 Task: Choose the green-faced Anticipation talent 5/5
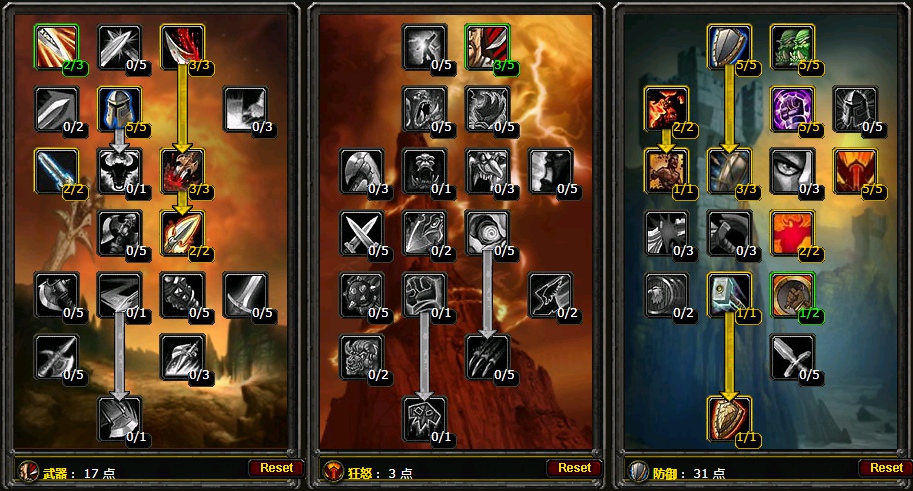pos(791,46)
